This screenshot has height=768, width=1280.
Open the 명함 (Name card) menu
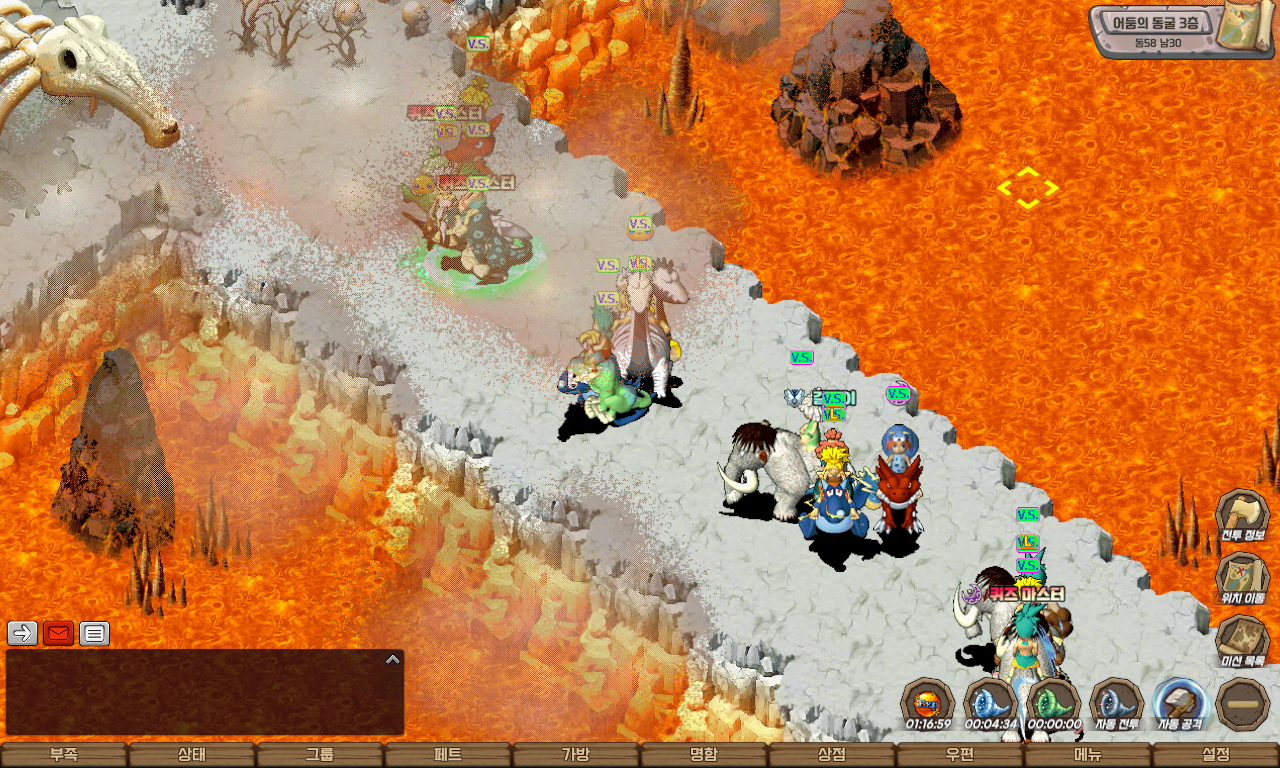(704, 755)
